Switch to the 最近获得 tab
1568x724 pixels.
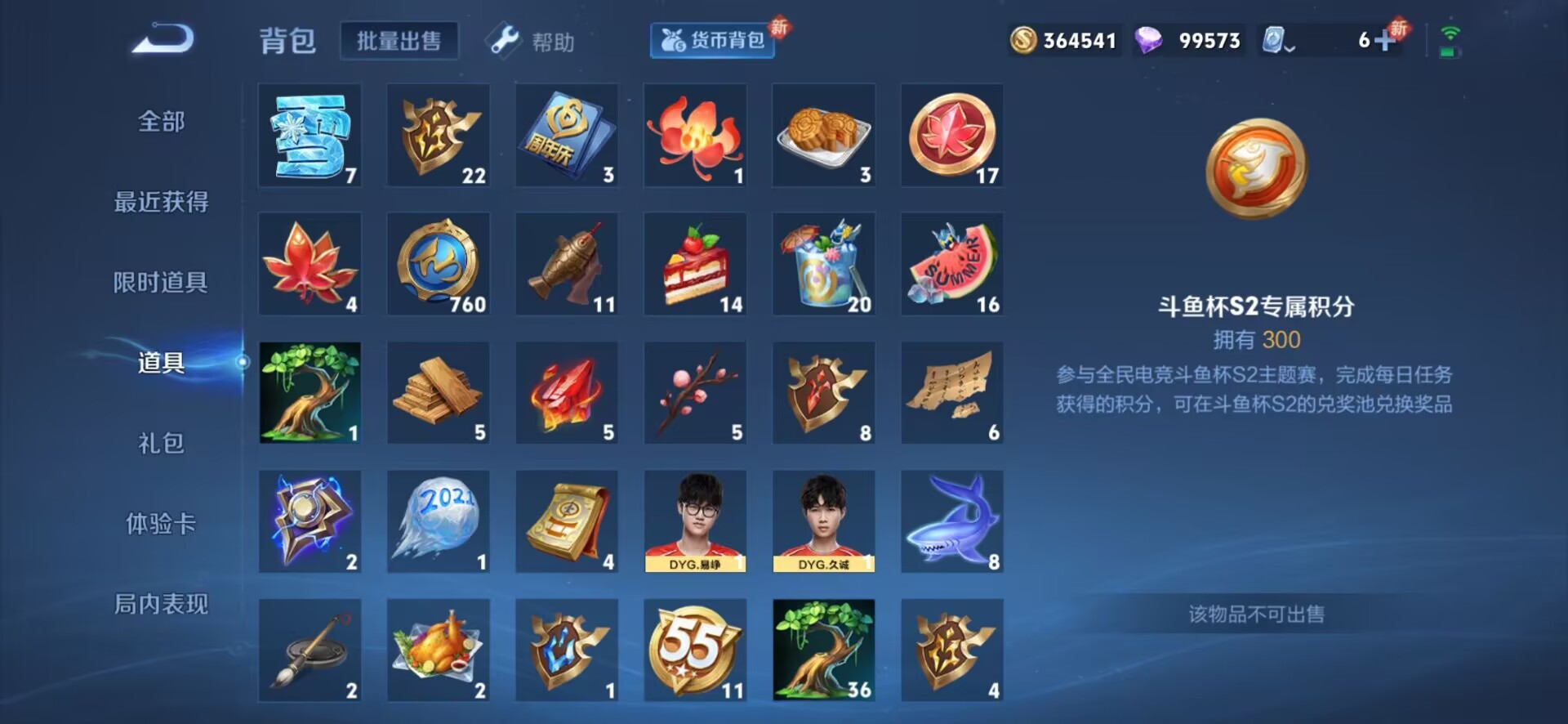click(161, 202)
